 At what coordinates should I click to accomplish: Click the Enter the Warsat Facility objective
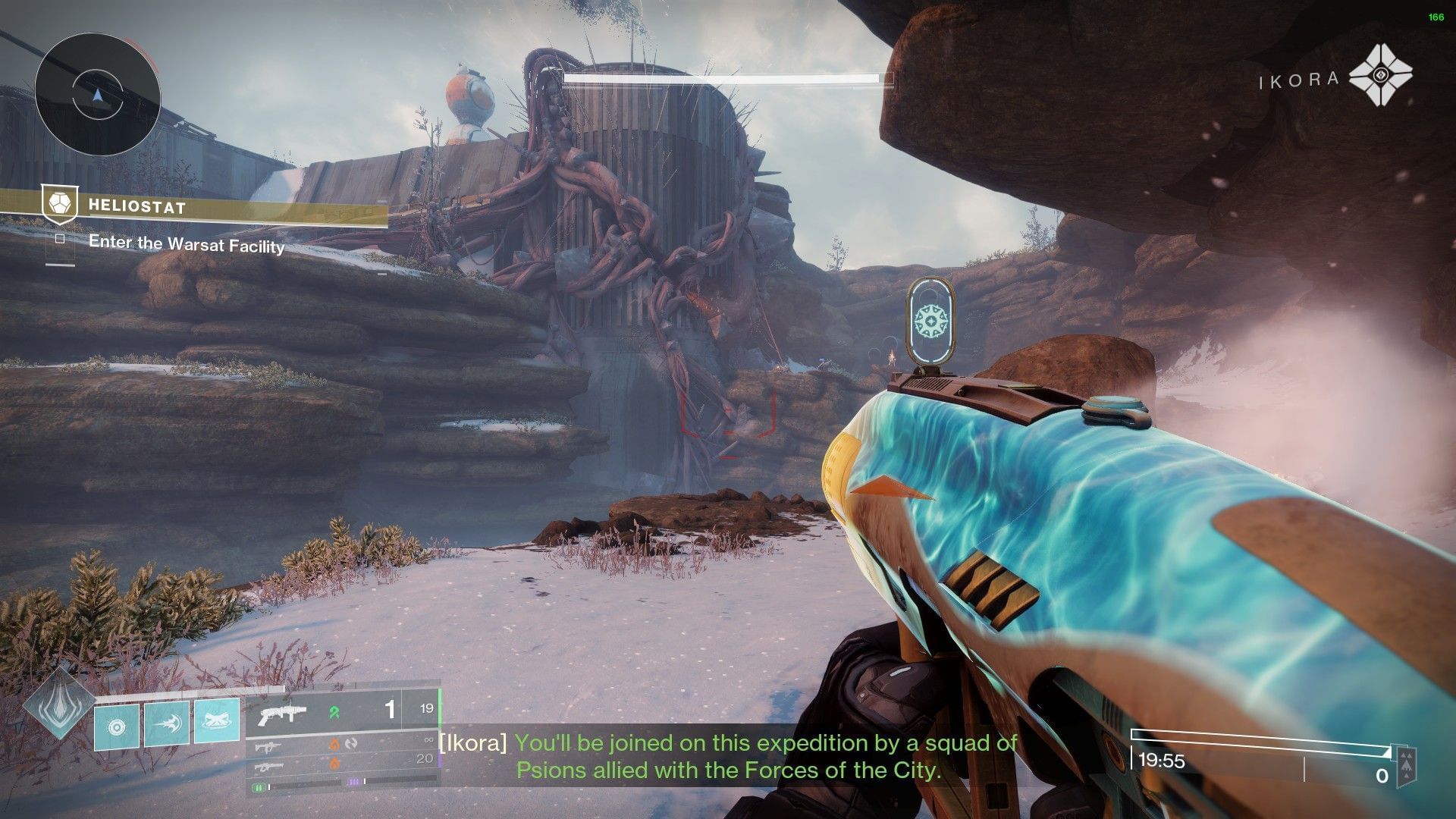click(x=187, y=243)
